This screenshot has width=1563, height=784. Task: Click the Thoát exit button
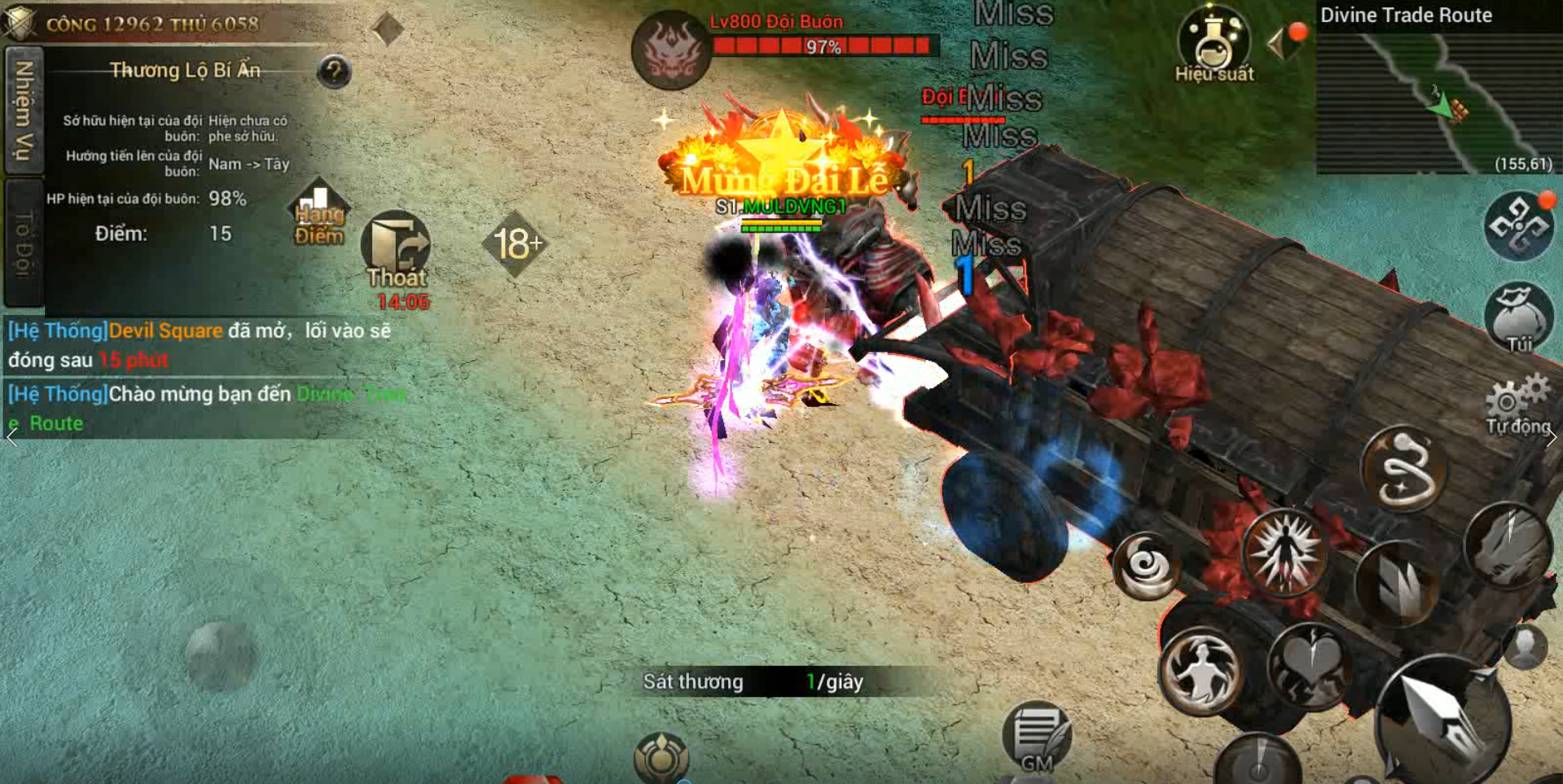coord(396,250)
